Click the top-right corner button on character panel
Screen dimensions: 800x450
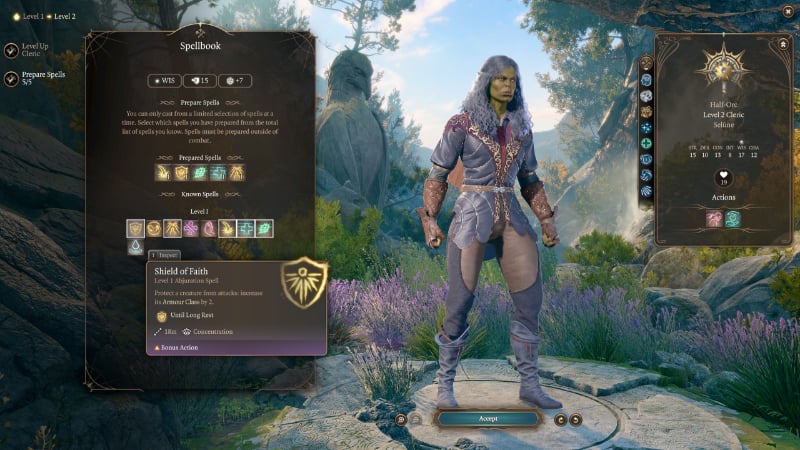782,44
